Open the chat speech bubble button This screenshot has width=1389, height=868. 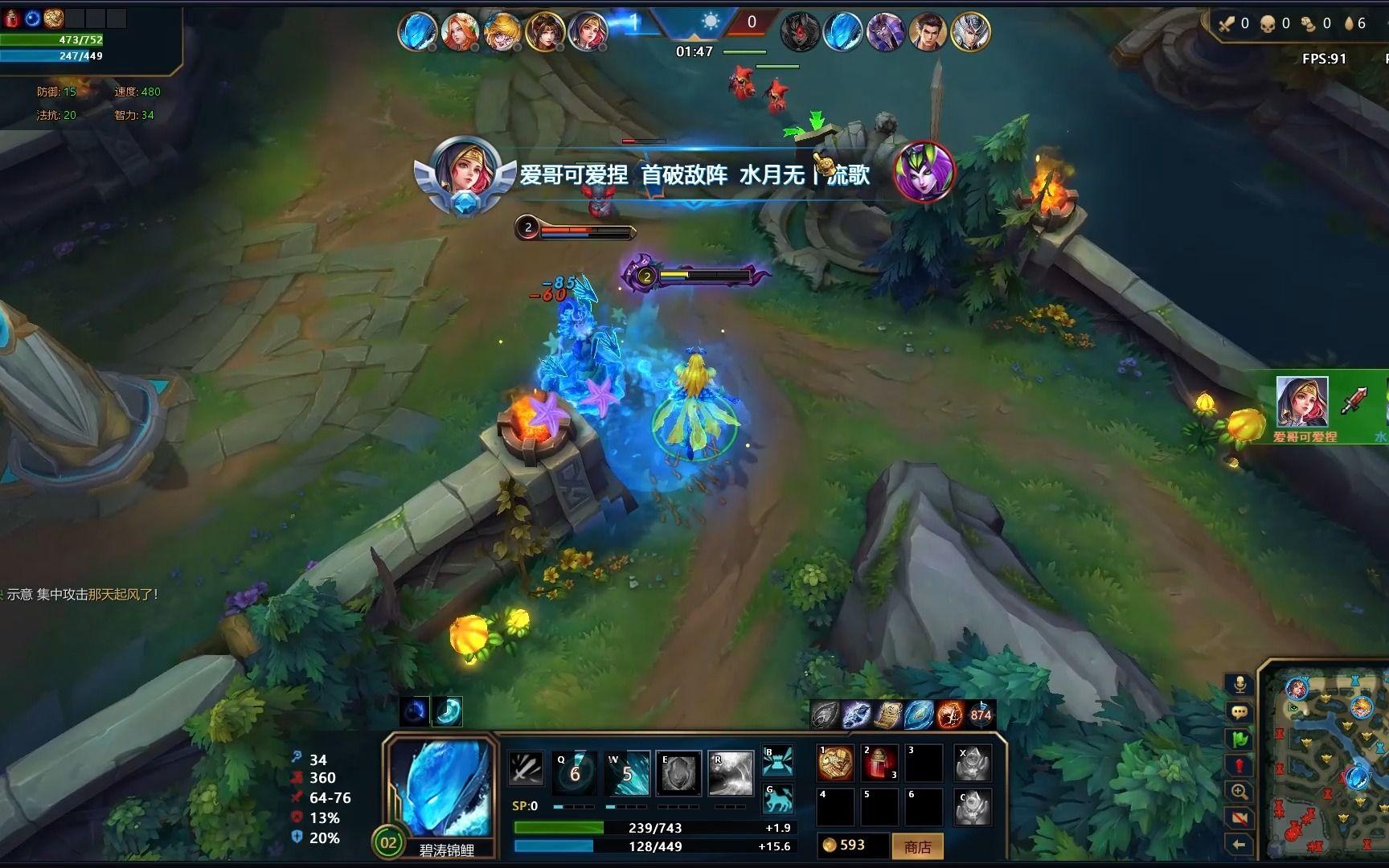[1239, 711]
